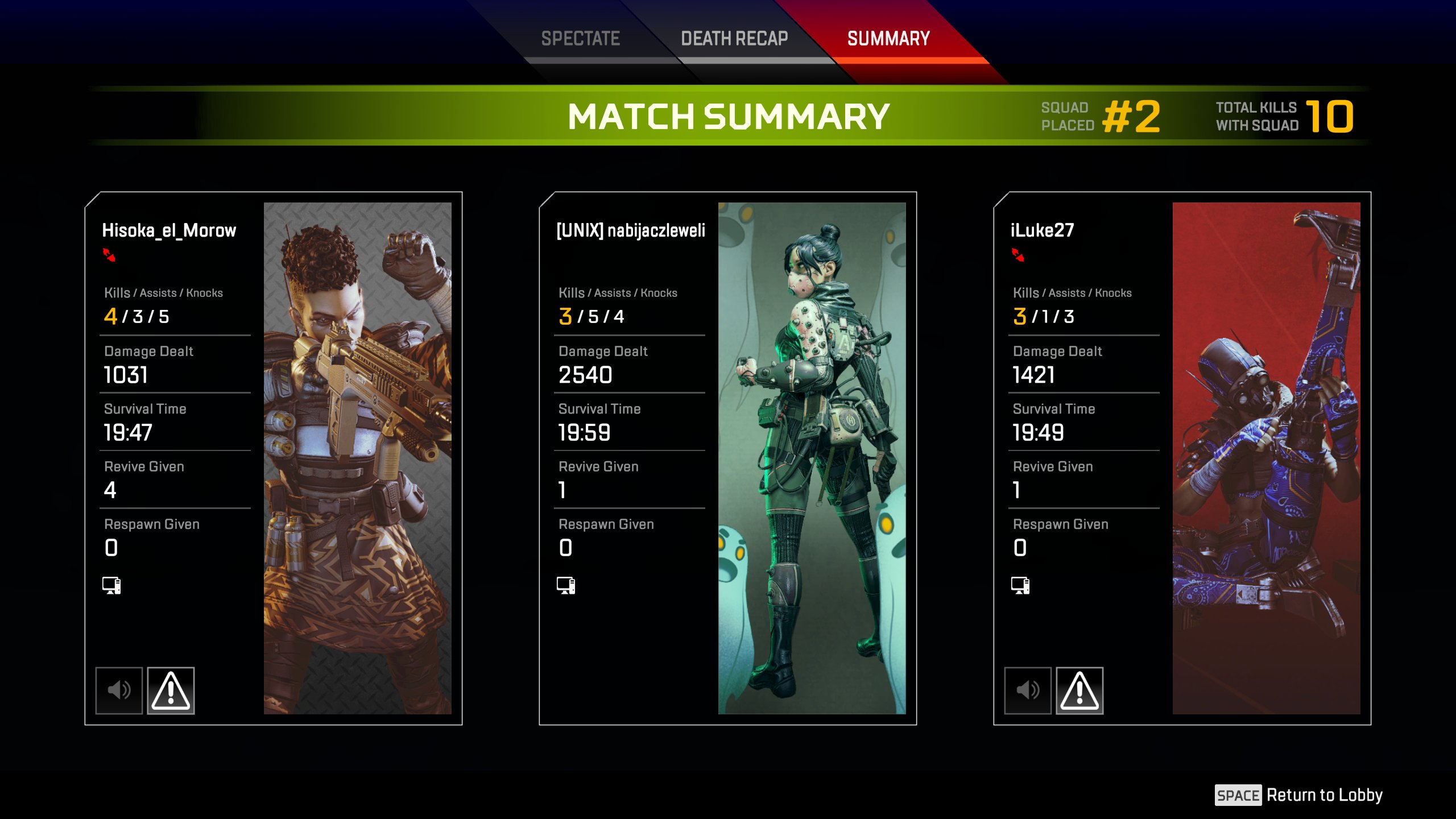Image resolution: width=1456 pixels, height=819 pixels.
Task: Report iLuke27 via warning triangle button
Action: [1079, 690]
